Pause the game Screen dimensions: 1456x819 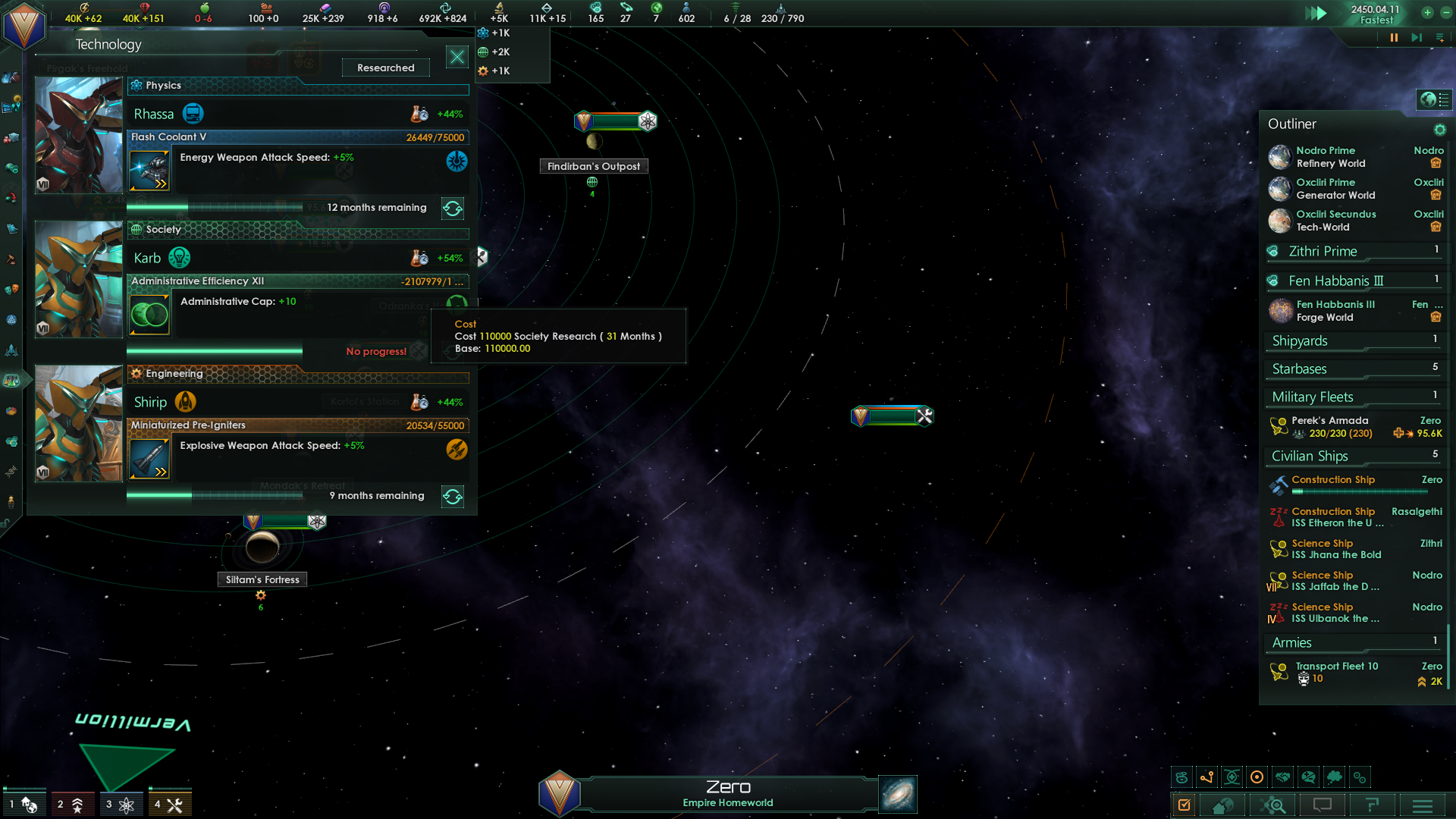pyautogui.click(x=1394, y=37)
